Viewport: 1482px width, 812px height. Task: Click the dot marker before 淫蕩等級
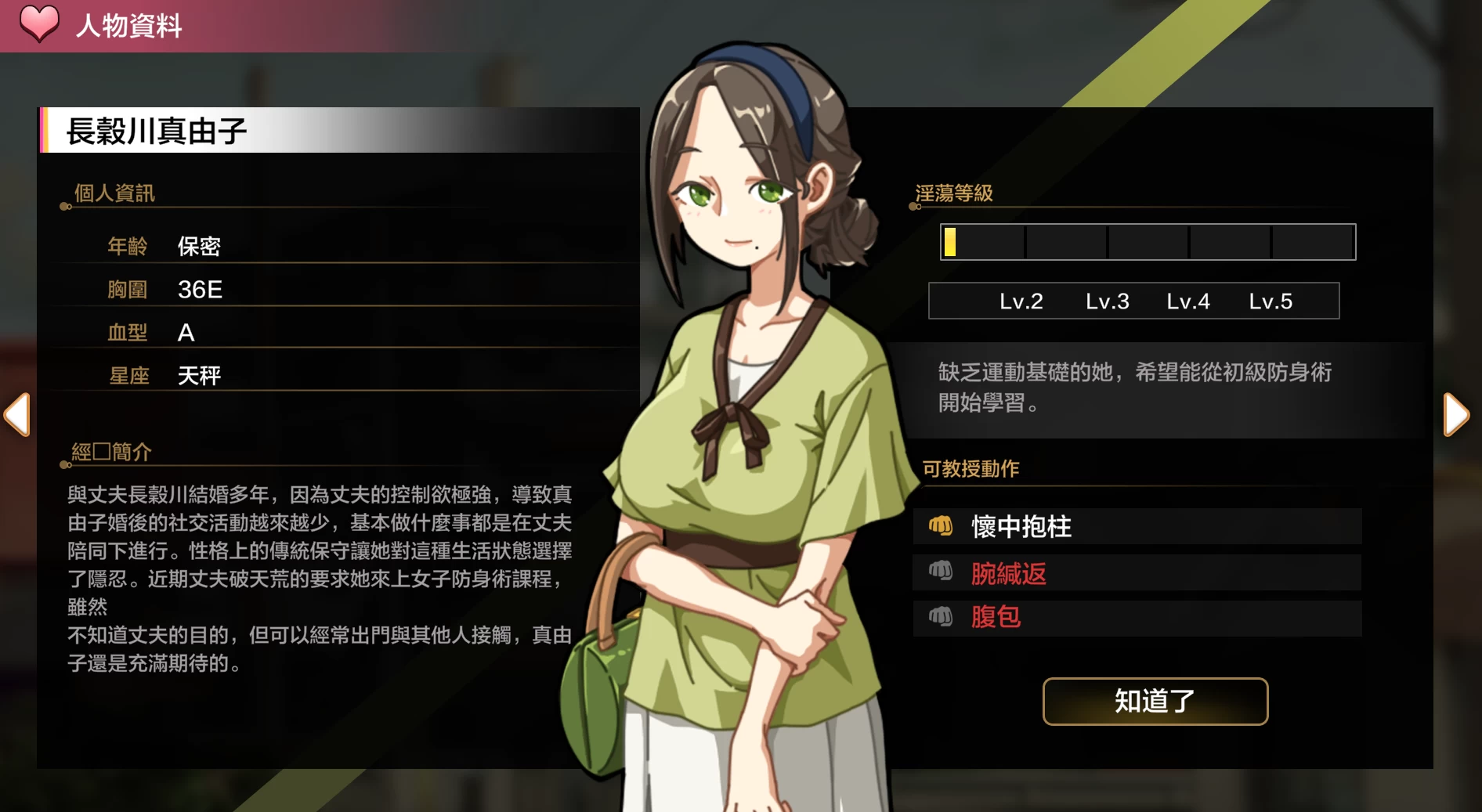pos(914,208)
